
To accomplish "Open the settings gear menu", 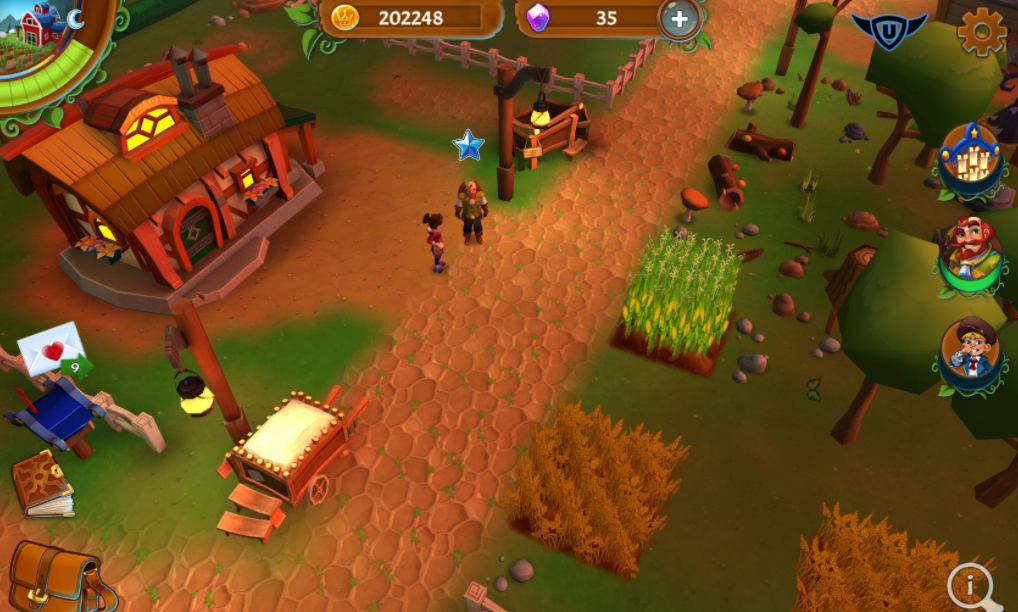I will (x=981, y=33).
